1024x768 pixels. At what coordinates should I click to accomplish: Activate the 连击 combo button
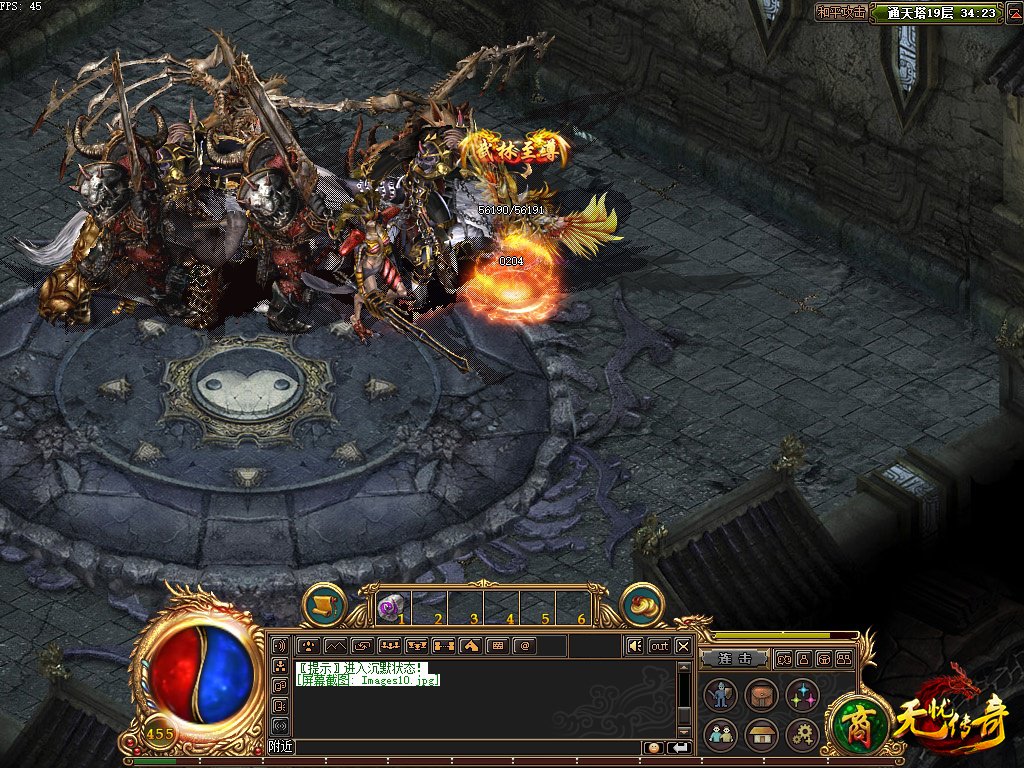tap(734, 659)
